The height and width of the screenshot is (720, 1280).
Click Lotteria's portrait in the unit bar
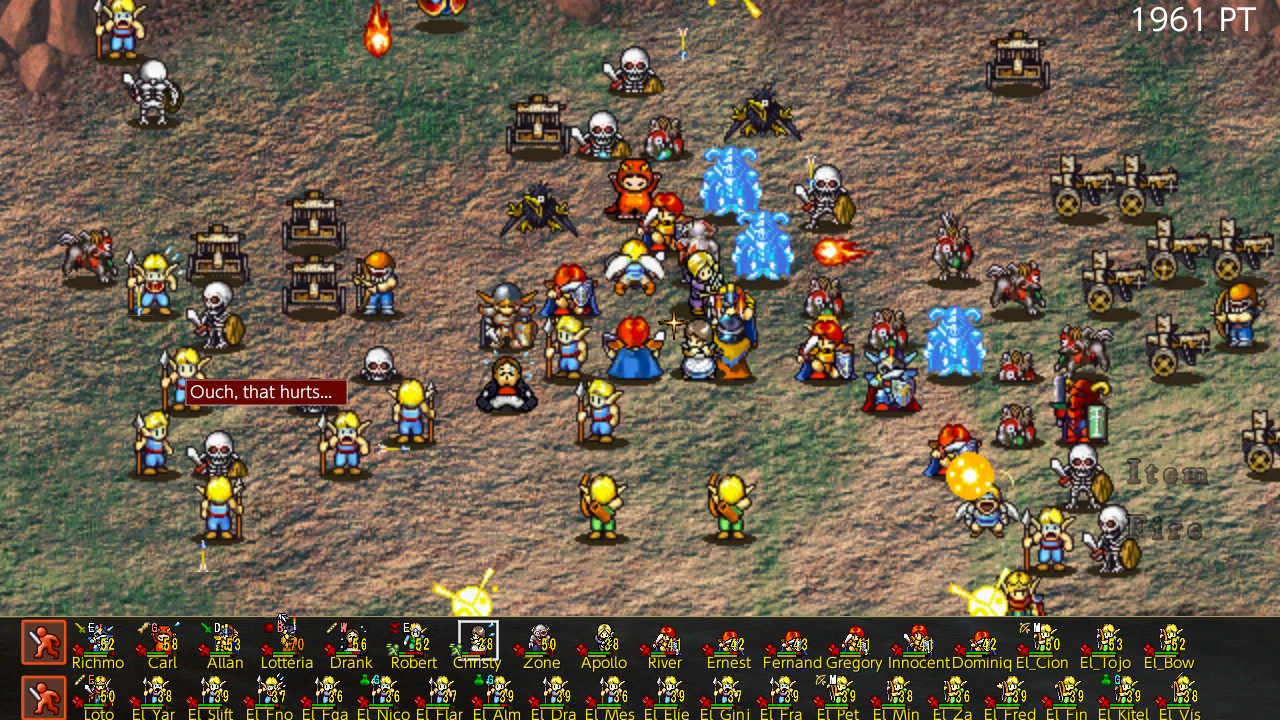(286, 640)
